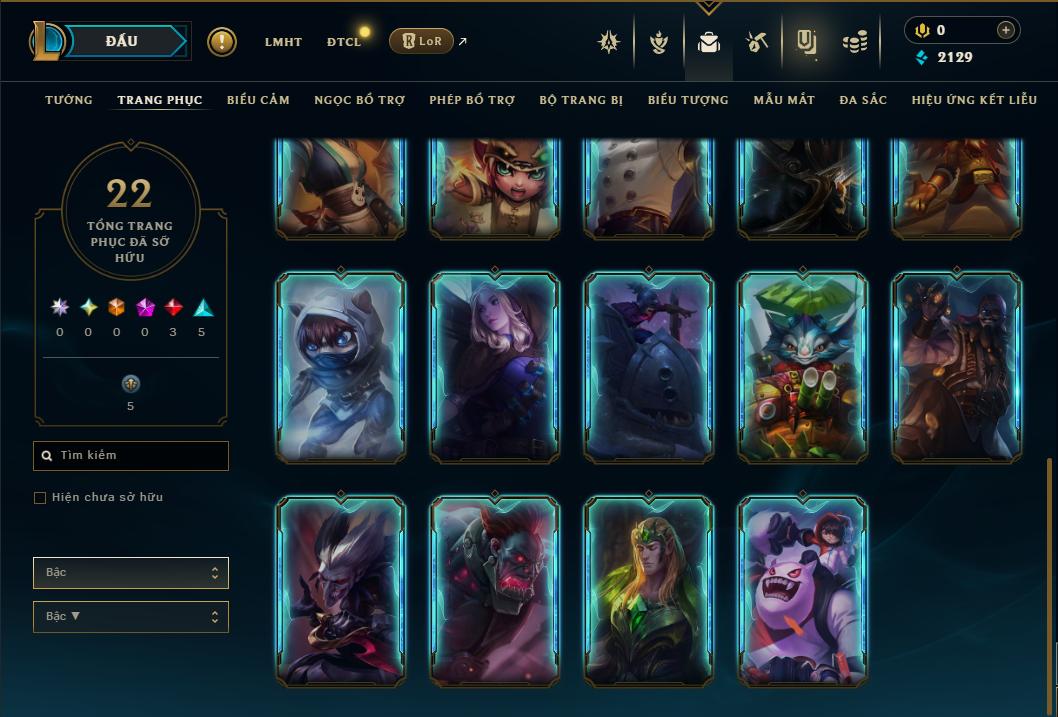
Task: Open the BỘ TRANG BỊ item sets tab
Action: pyautogui.click(x=581, y=100)
